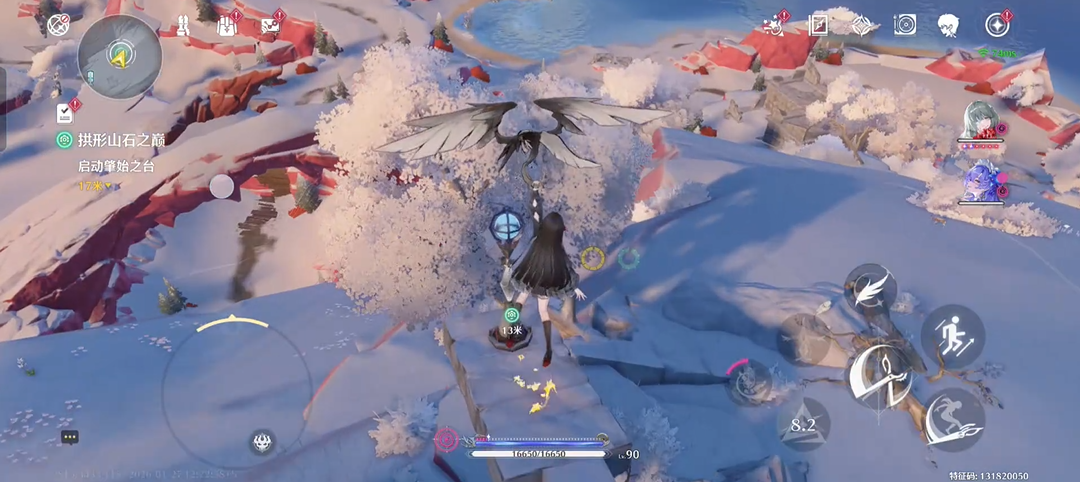The width and height of the screenshot is (1080, 482).
Task: Open the book journal icon
Action: click(x=818, y=25)
